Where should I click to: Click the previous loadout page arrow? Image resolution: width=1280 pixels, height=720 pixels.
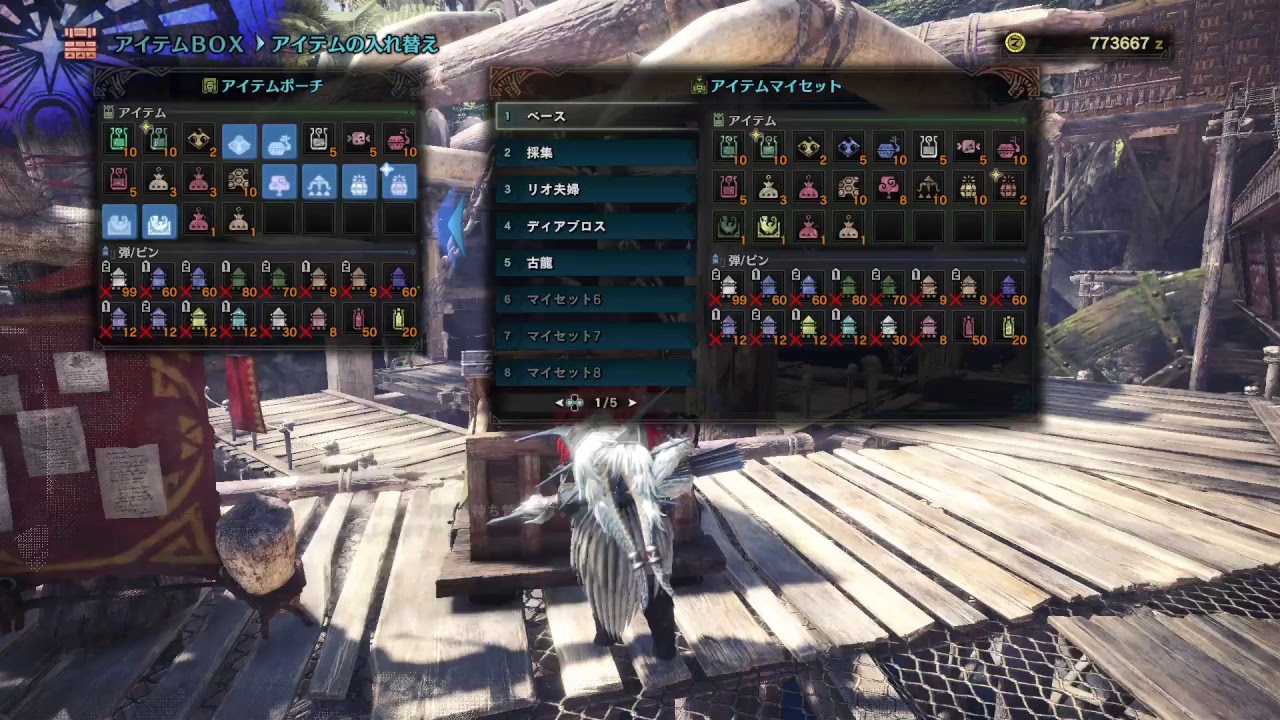pyautogui.click(x=560, y=403)
